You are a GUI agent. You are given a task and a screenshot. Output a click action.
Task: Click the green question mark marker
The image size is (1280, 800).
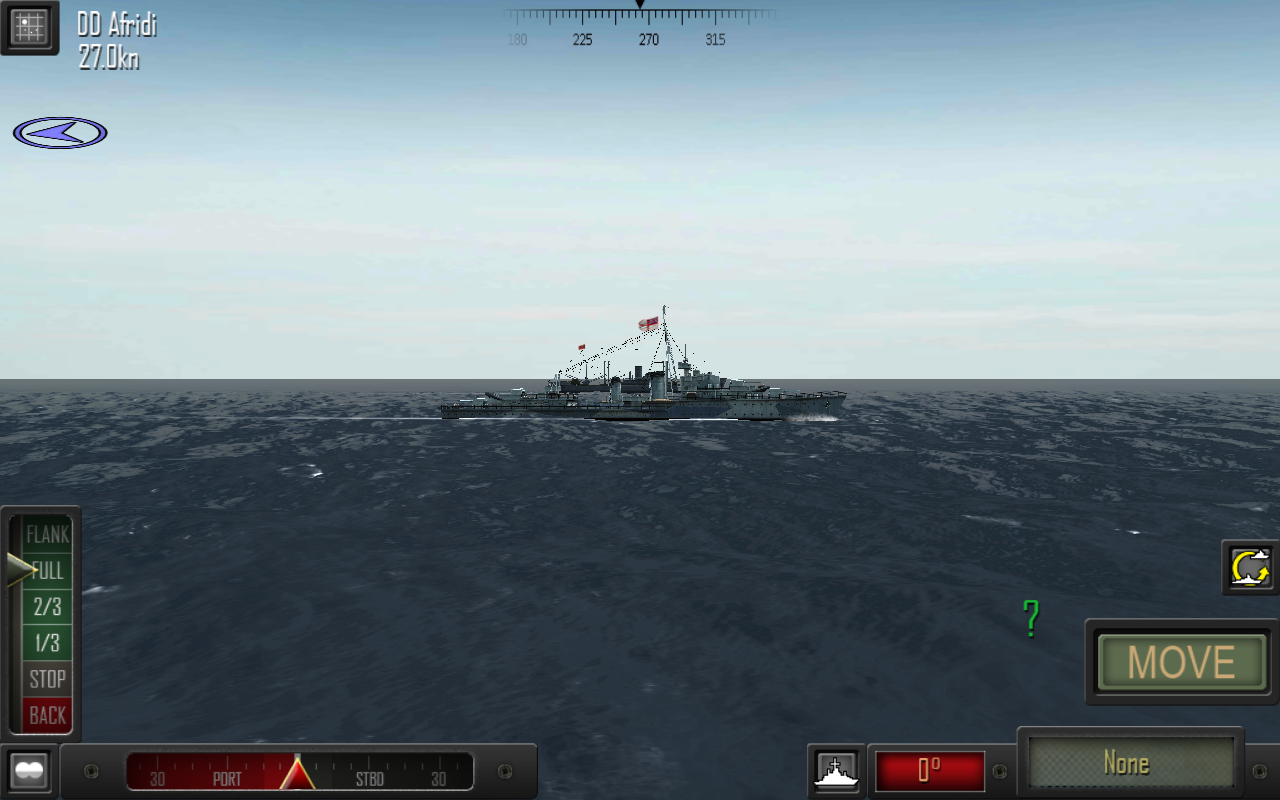tap(1029, 620)
